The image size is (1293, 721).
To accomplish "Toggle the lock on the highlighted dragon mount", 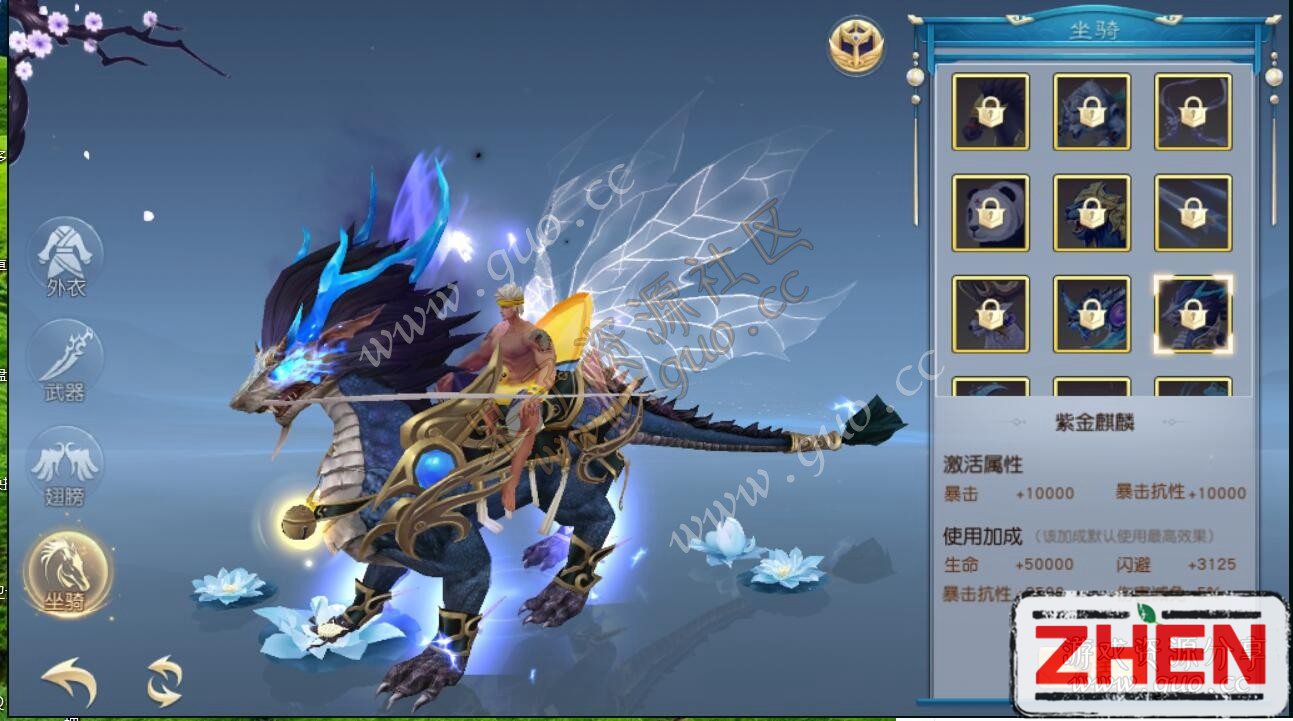I will (x=1195, y=313).
